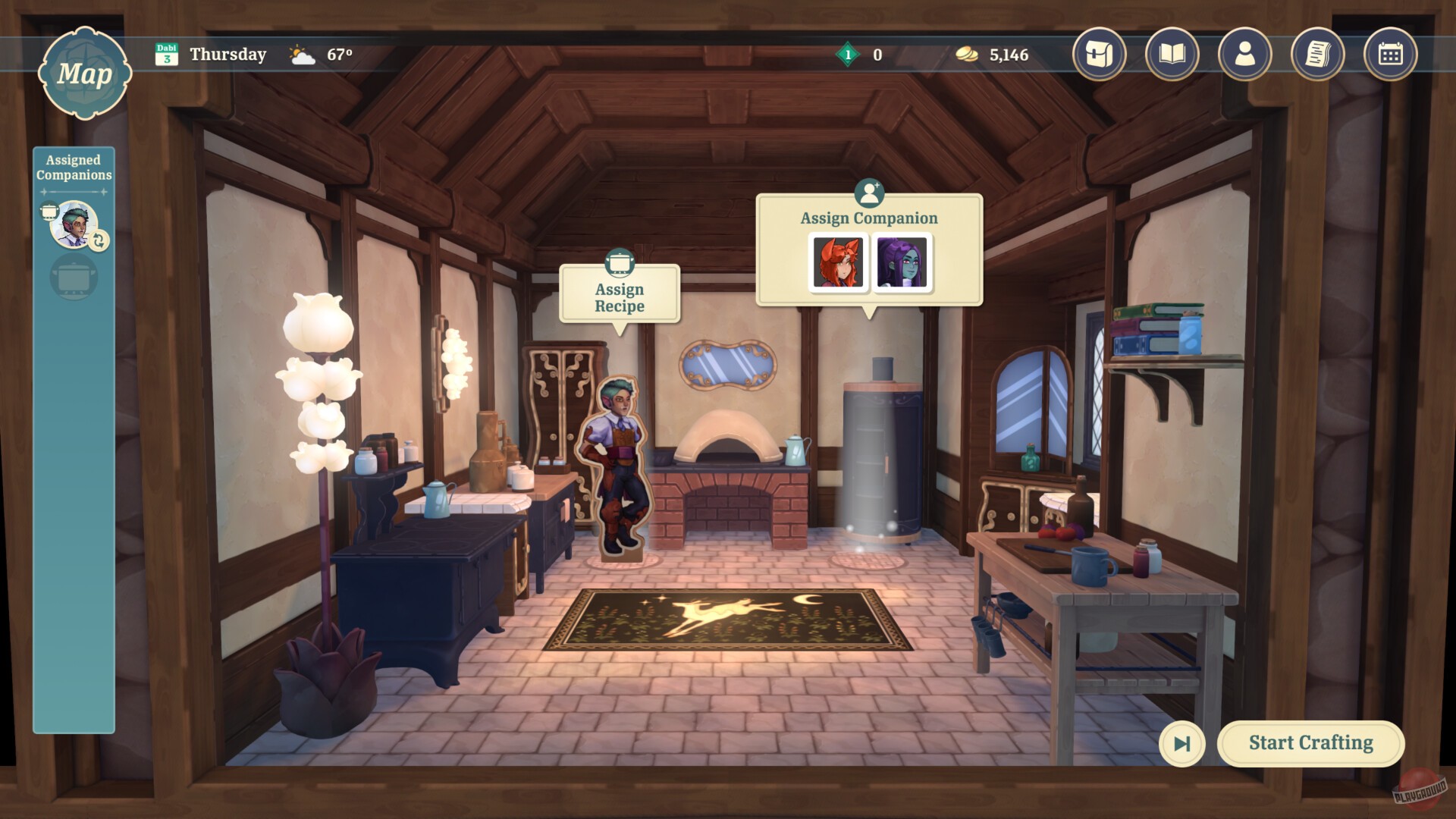Open the inventory backpack icon
Screen dimensions: 1456x819
click(x=1099, y=55)
